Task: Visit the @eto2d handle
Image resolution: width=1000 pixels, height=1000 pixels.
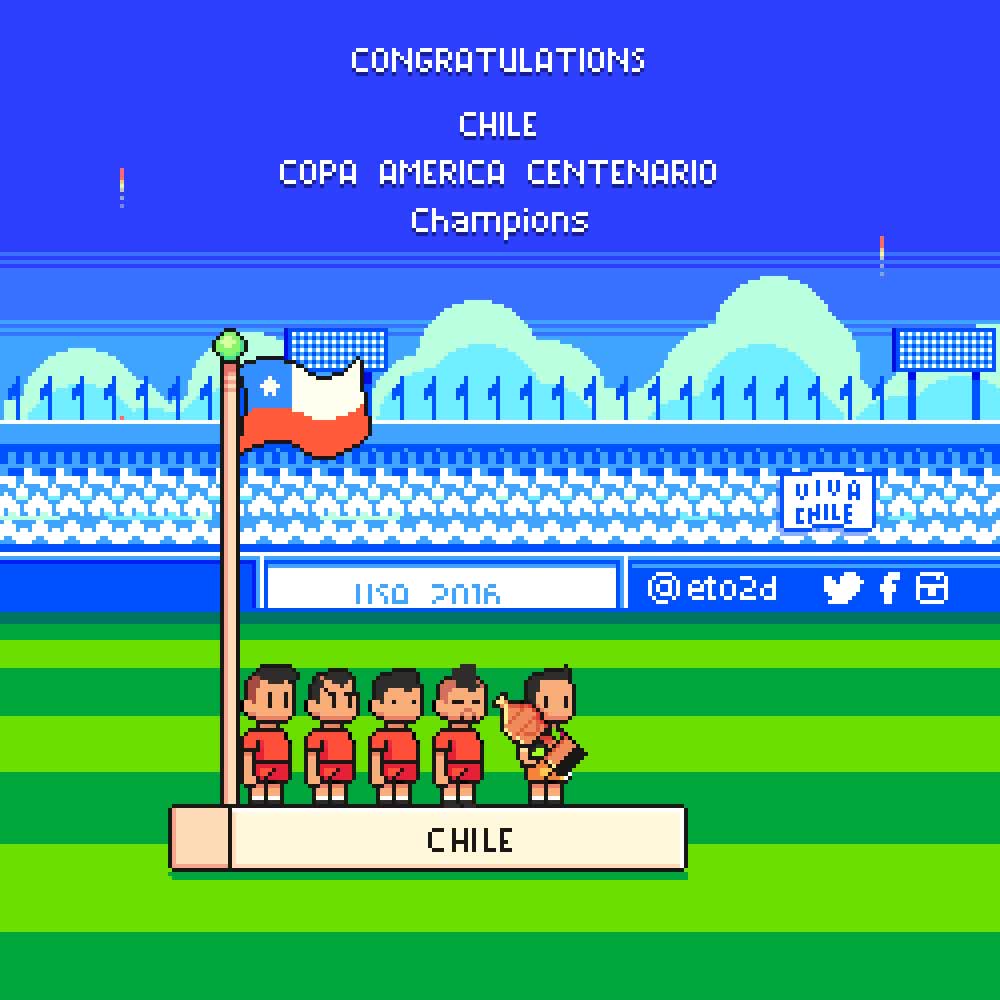Action: (x=712, y=588)
